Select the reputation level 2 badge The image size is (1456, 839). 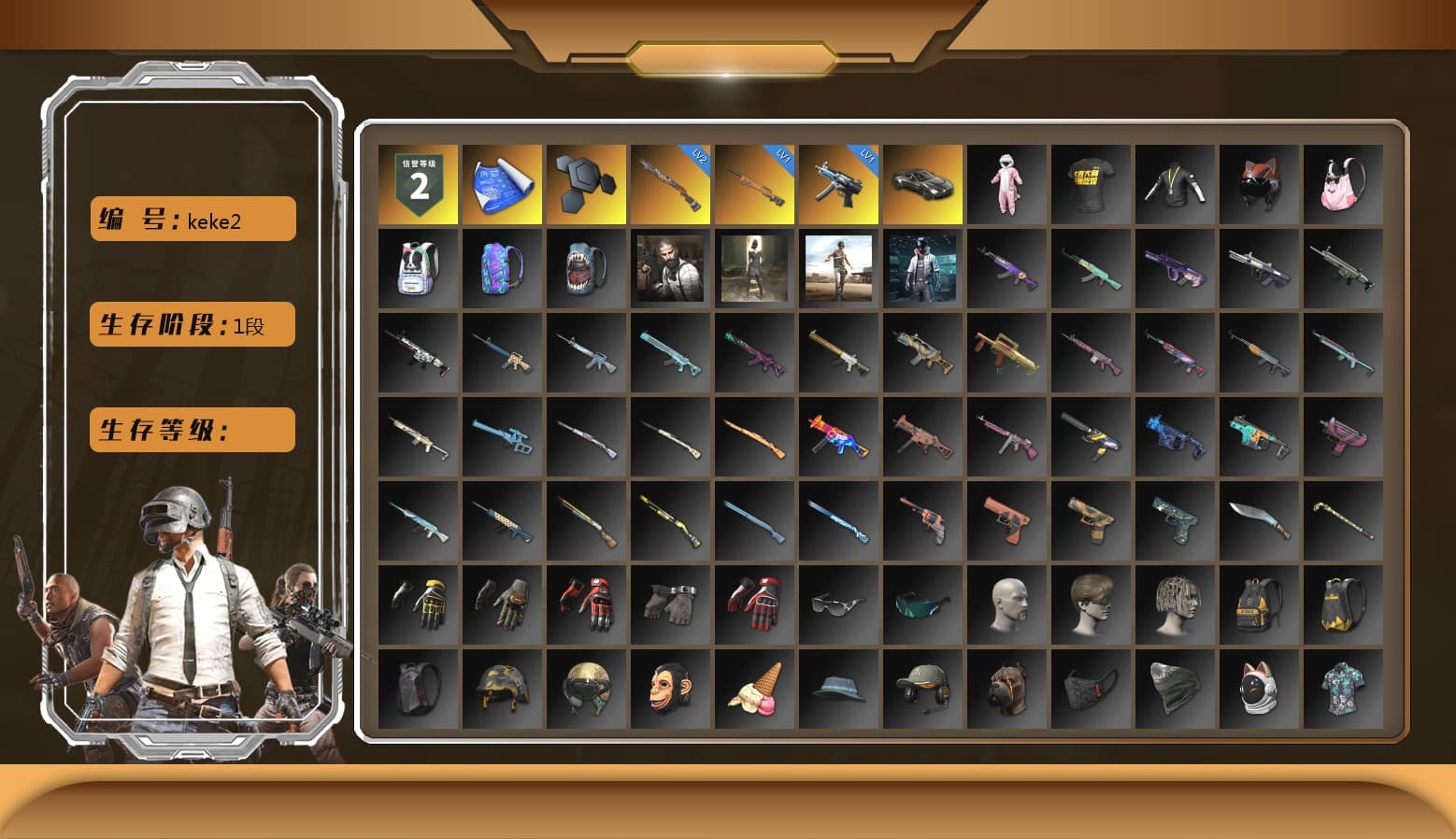(418, 182)
